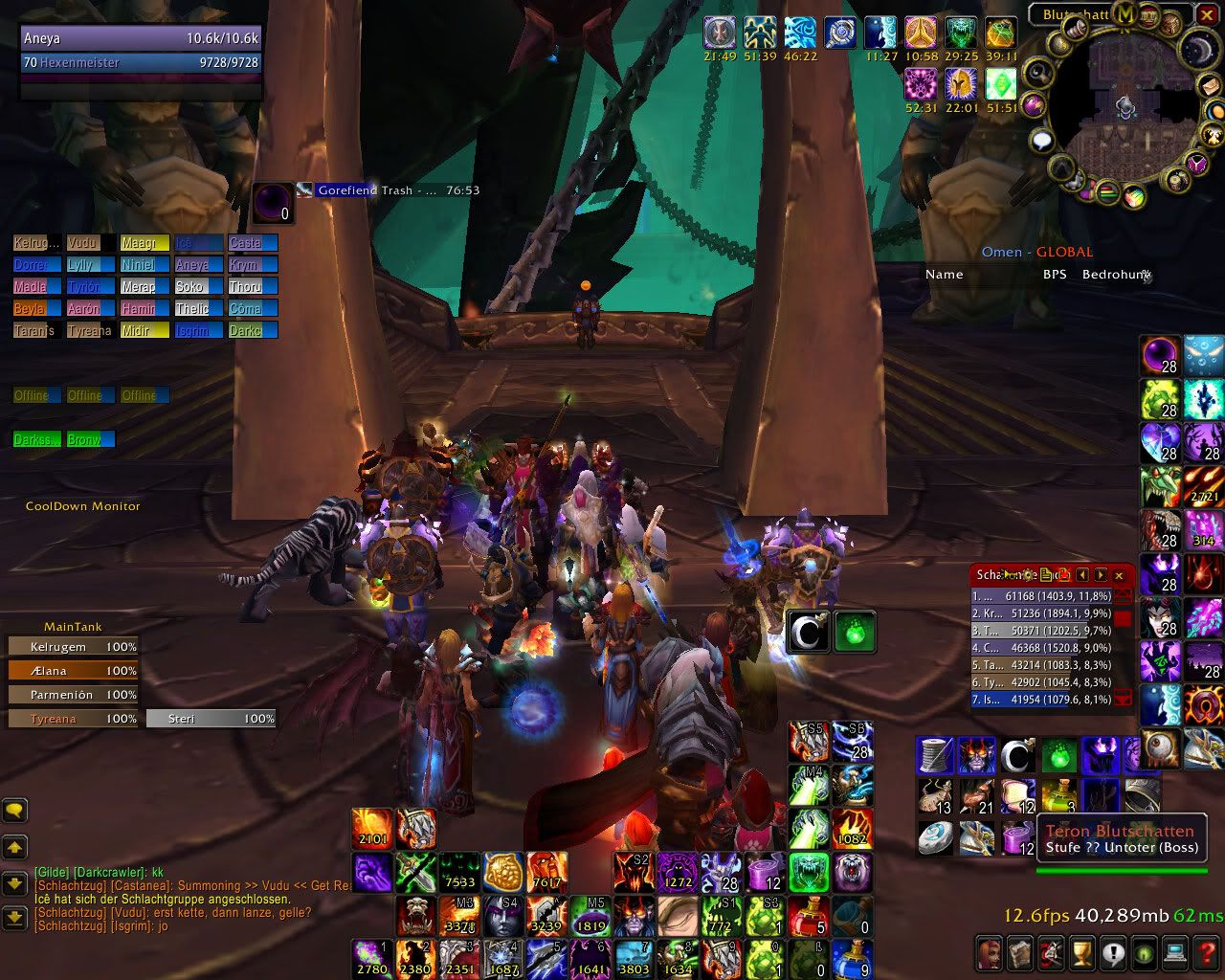The image size is (1225, 980).
Task: Open the gear options icon on the damage meter
Action: point(1028,575)
